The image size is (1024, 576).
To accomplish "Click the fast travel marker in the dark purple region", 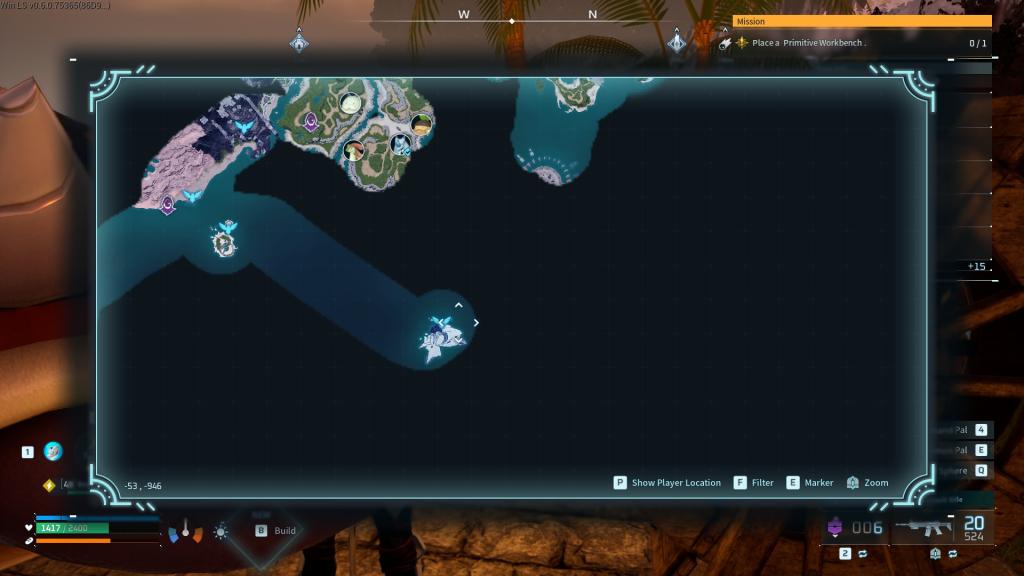I will (244, 128).
